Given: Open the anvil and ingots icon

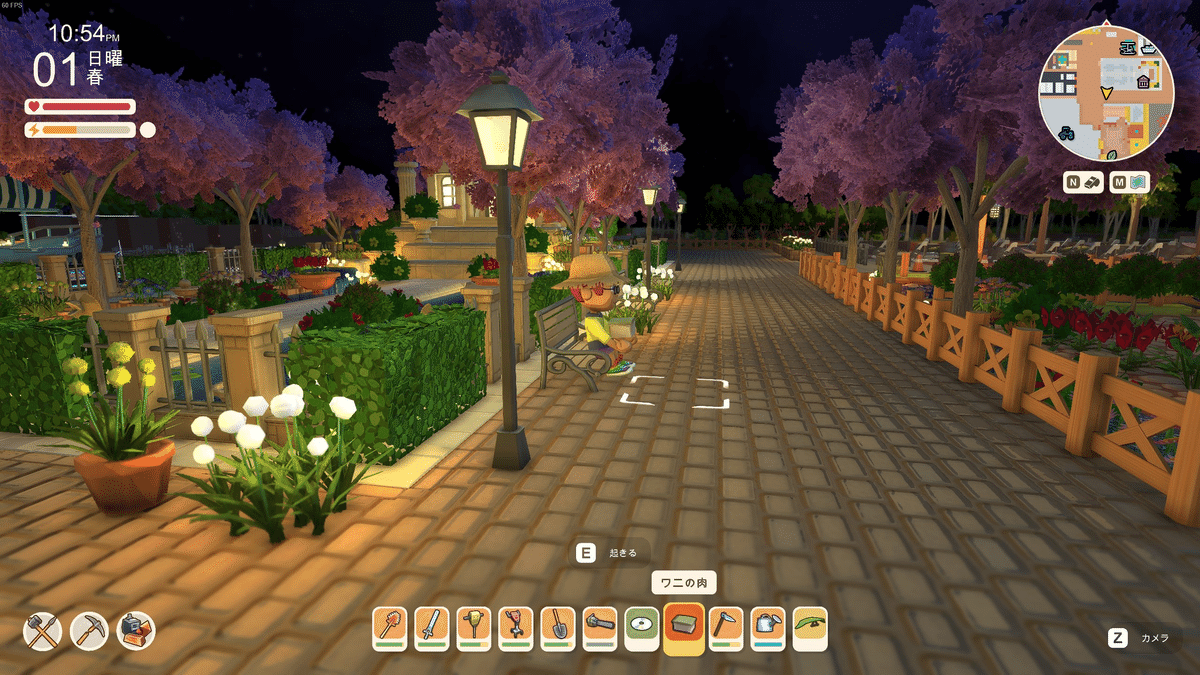Looking at the screenshot, I should click(x=136, y=631).
